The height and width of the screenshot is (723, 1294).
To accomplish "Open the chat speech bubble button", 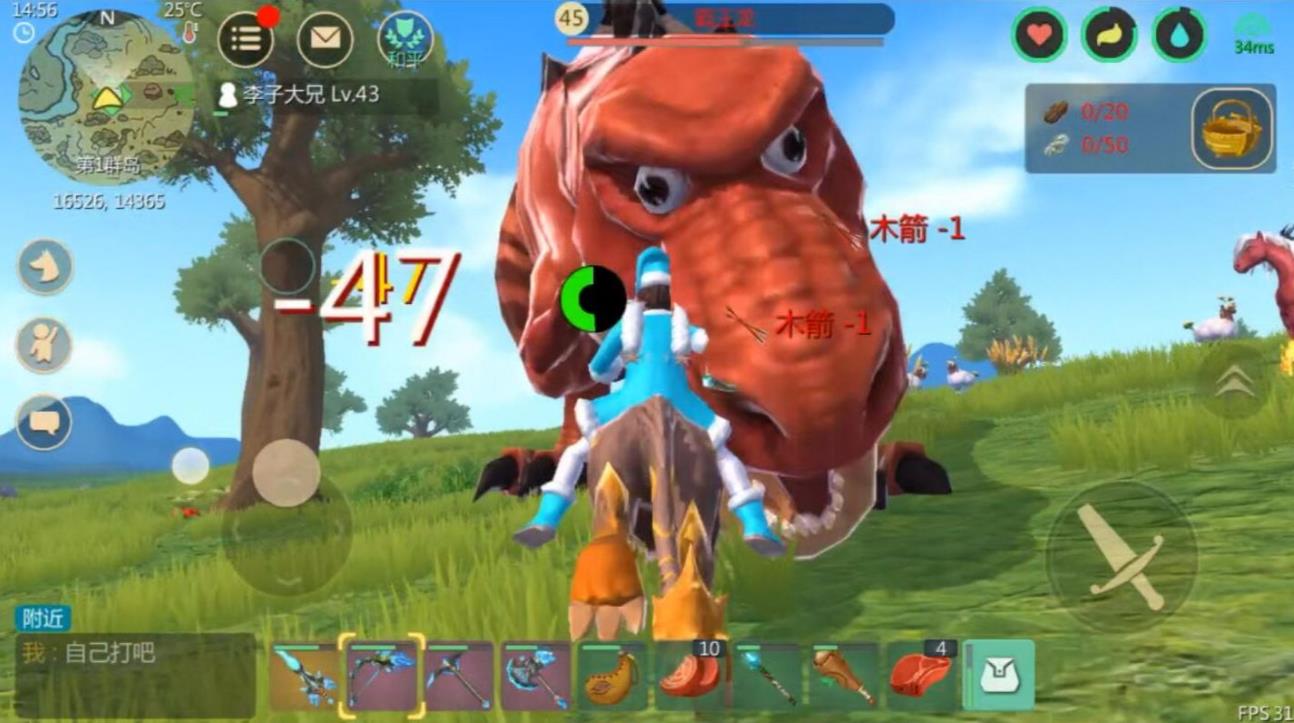I will point(44,422).
